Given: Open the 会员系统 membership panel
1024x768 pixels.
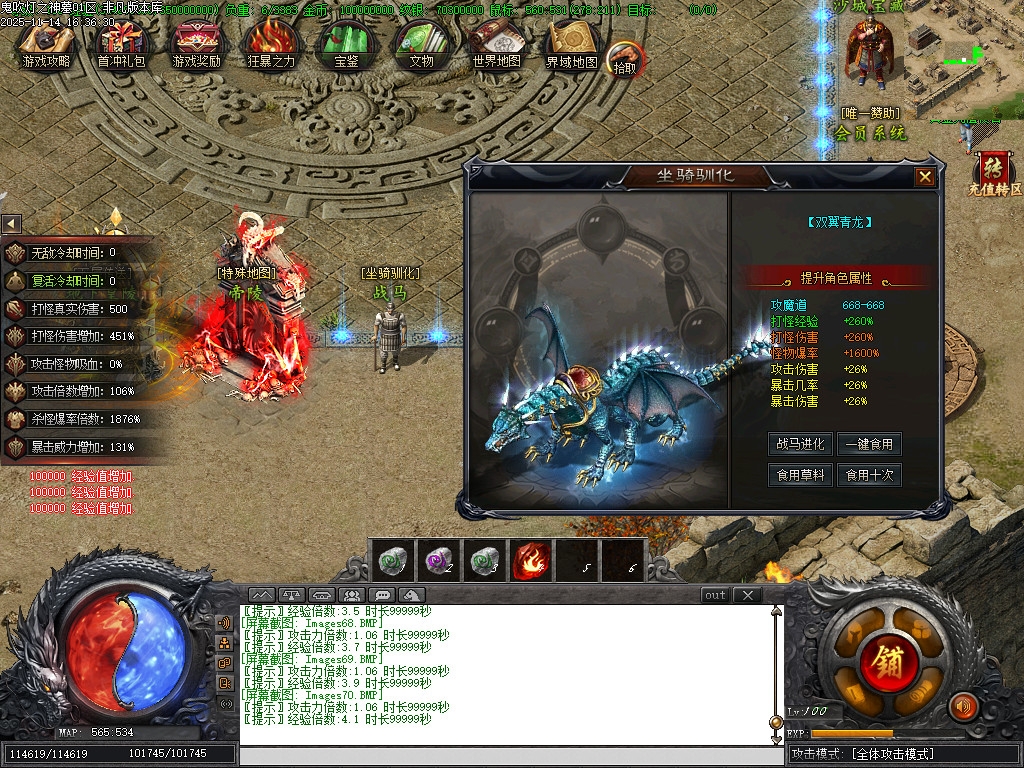Looking at the screenshot, I should (x=870, y=132).
